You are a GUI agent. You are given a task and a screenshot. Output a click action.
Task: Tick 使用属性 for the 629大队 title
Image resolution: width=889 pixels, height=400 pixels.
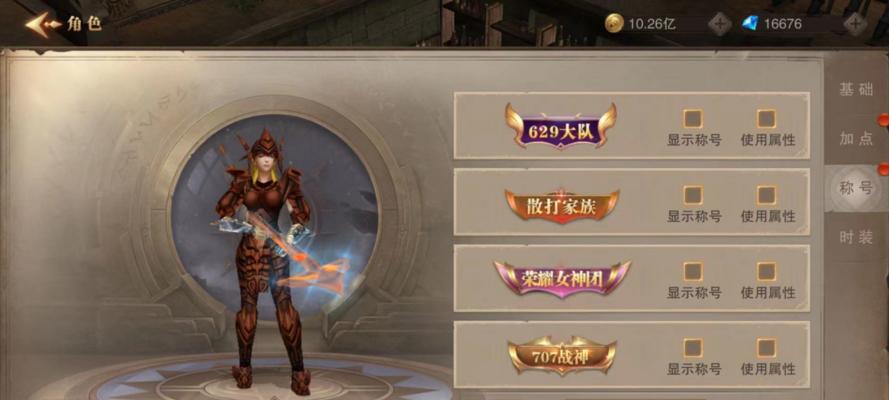(x=767, y=118)
